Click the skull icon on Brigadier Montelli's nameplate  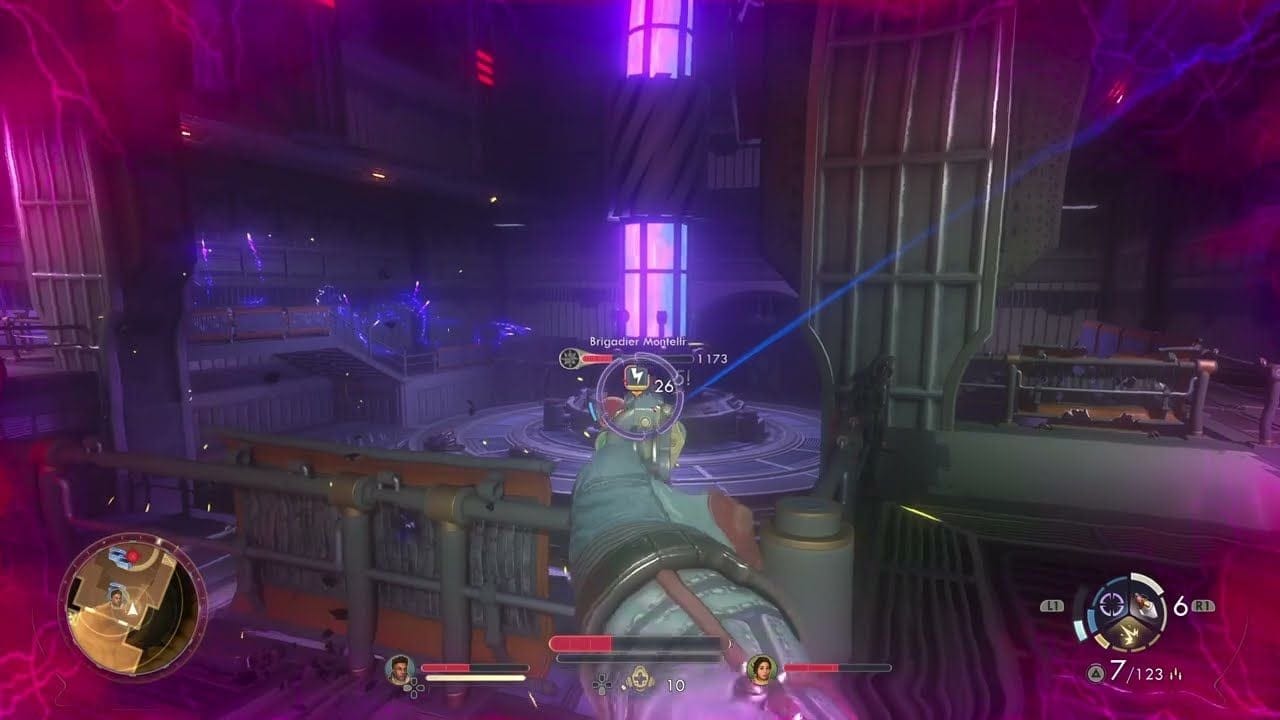(570, 358)
